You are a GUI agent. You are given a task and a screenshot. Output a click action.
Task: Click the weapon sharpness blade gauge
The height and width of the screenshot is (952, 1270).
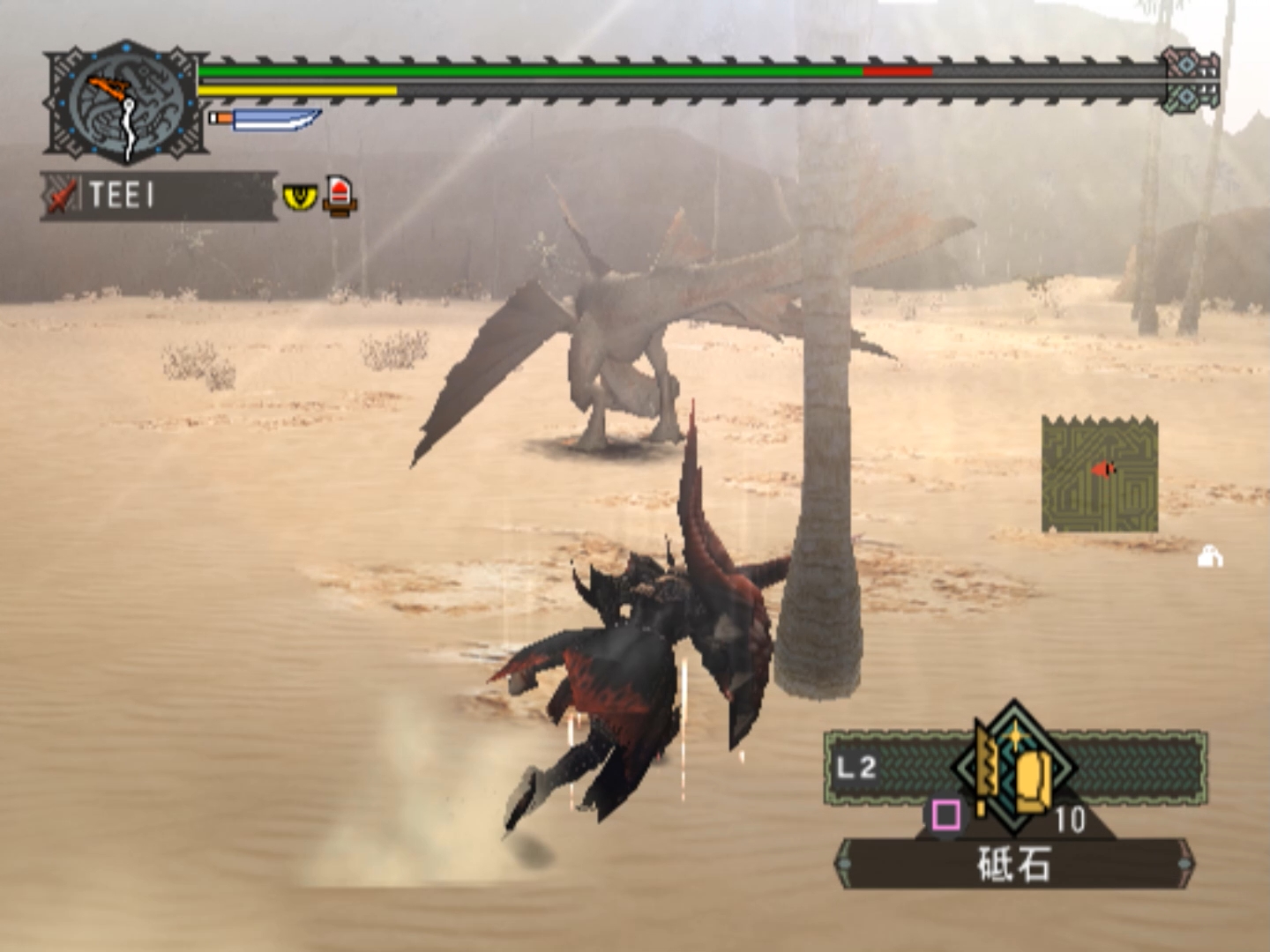tap(265, 119)
